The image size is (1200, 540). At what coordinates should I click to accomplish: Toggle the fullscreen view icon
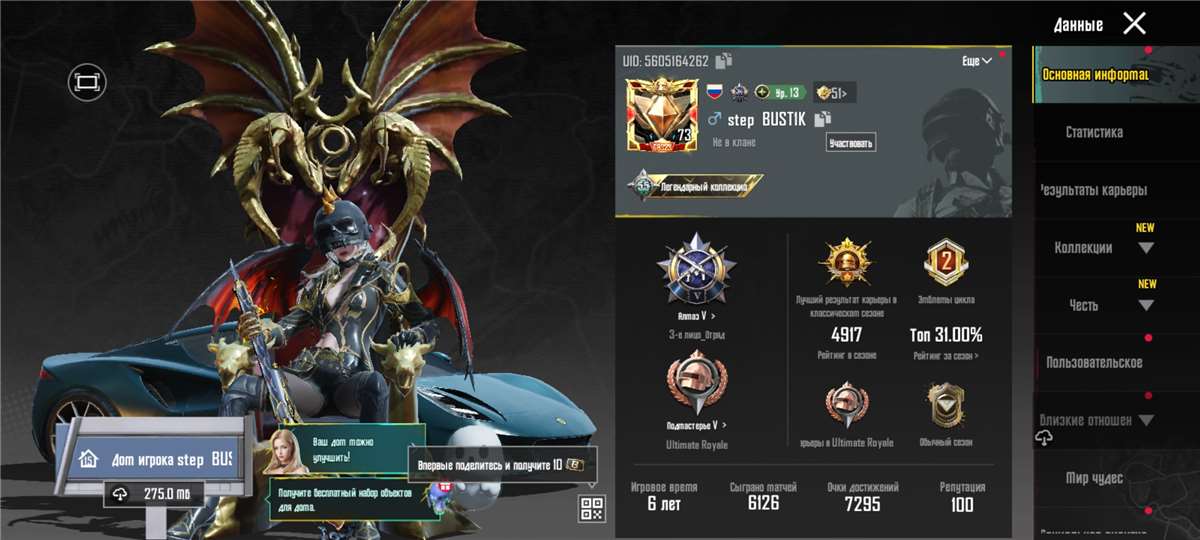pos(87,81)
